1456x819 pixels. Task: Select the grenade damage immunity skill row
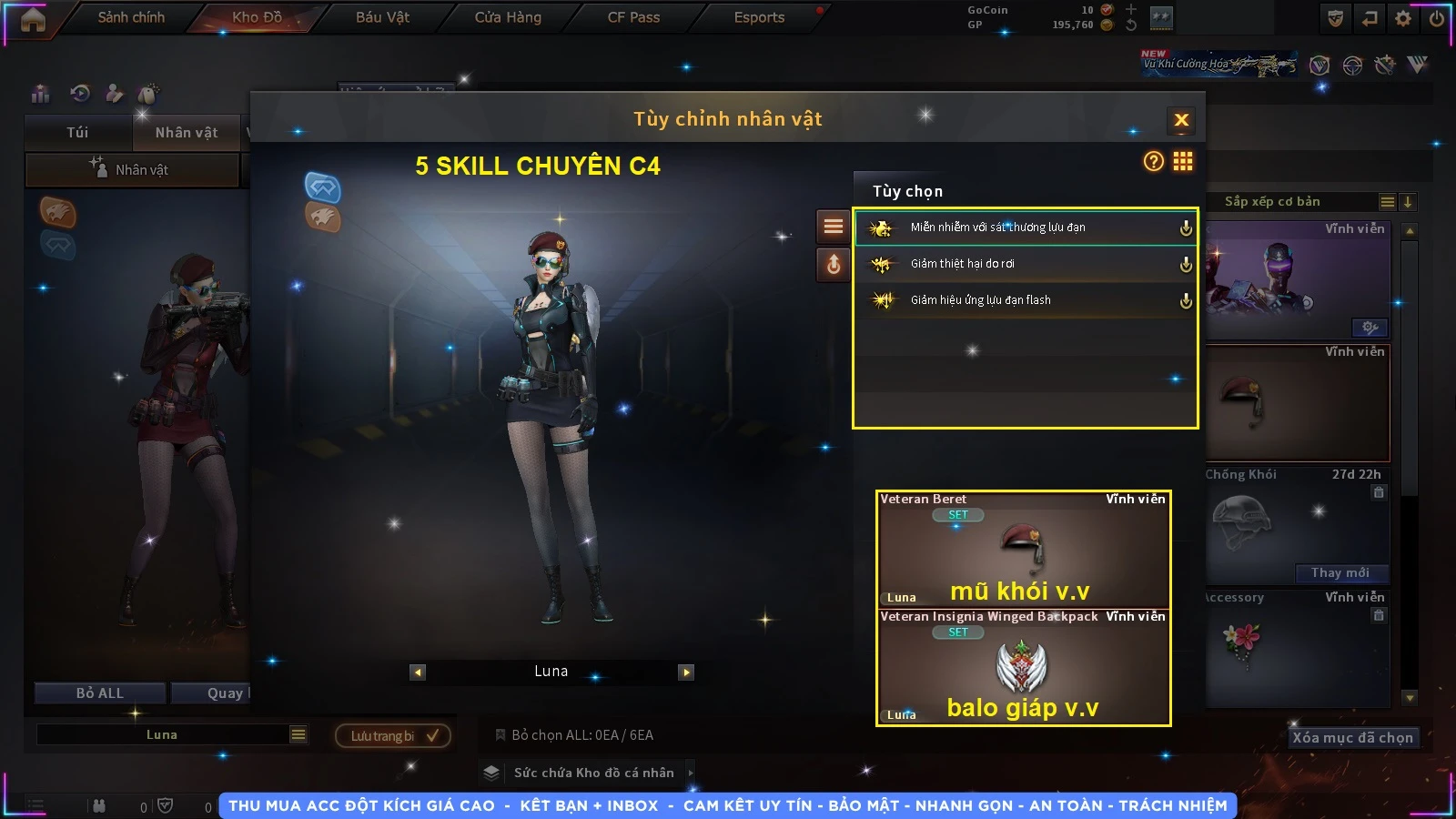[1025, 227]
